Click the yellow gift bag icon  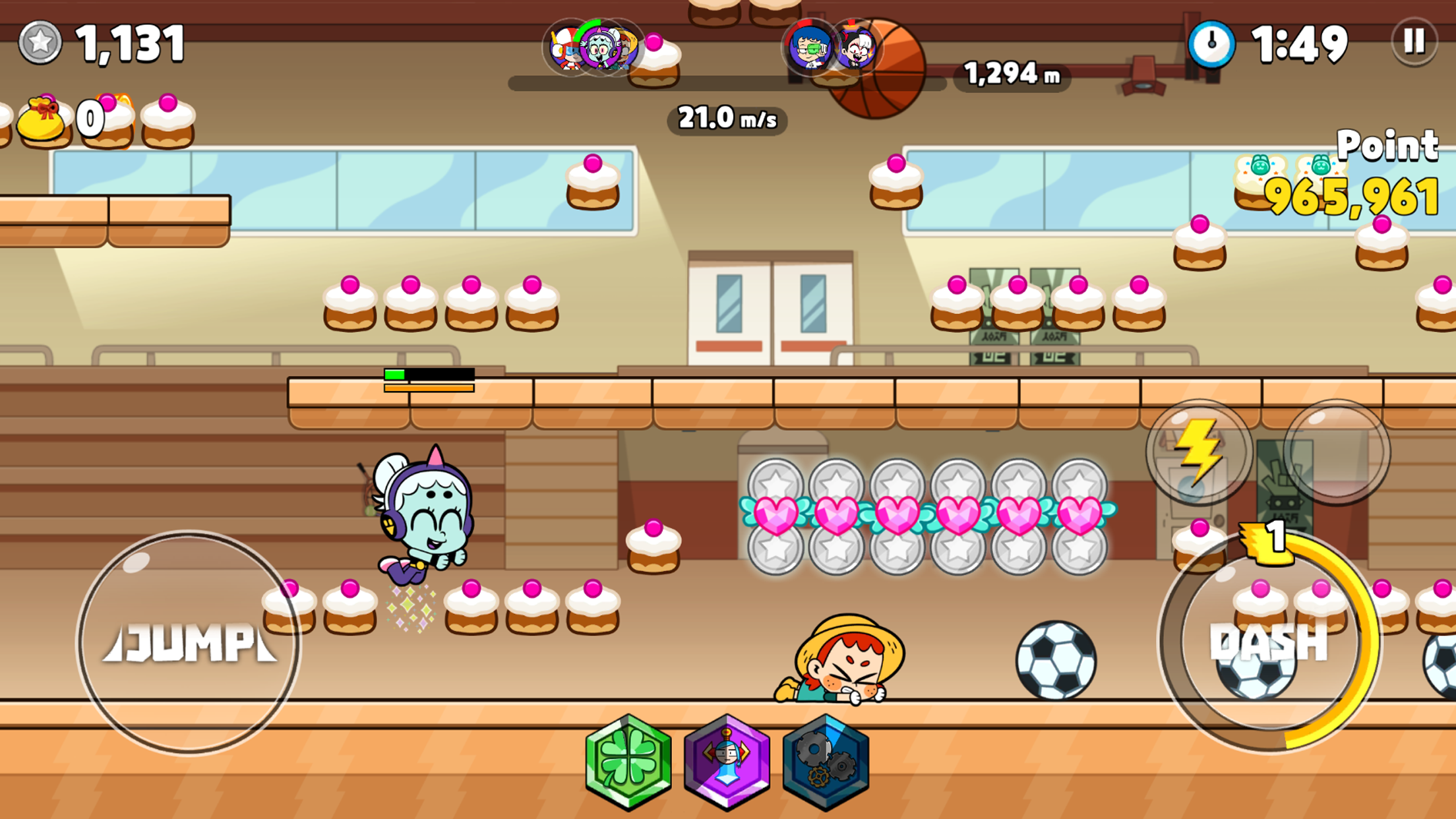click(x=41, y=121)
